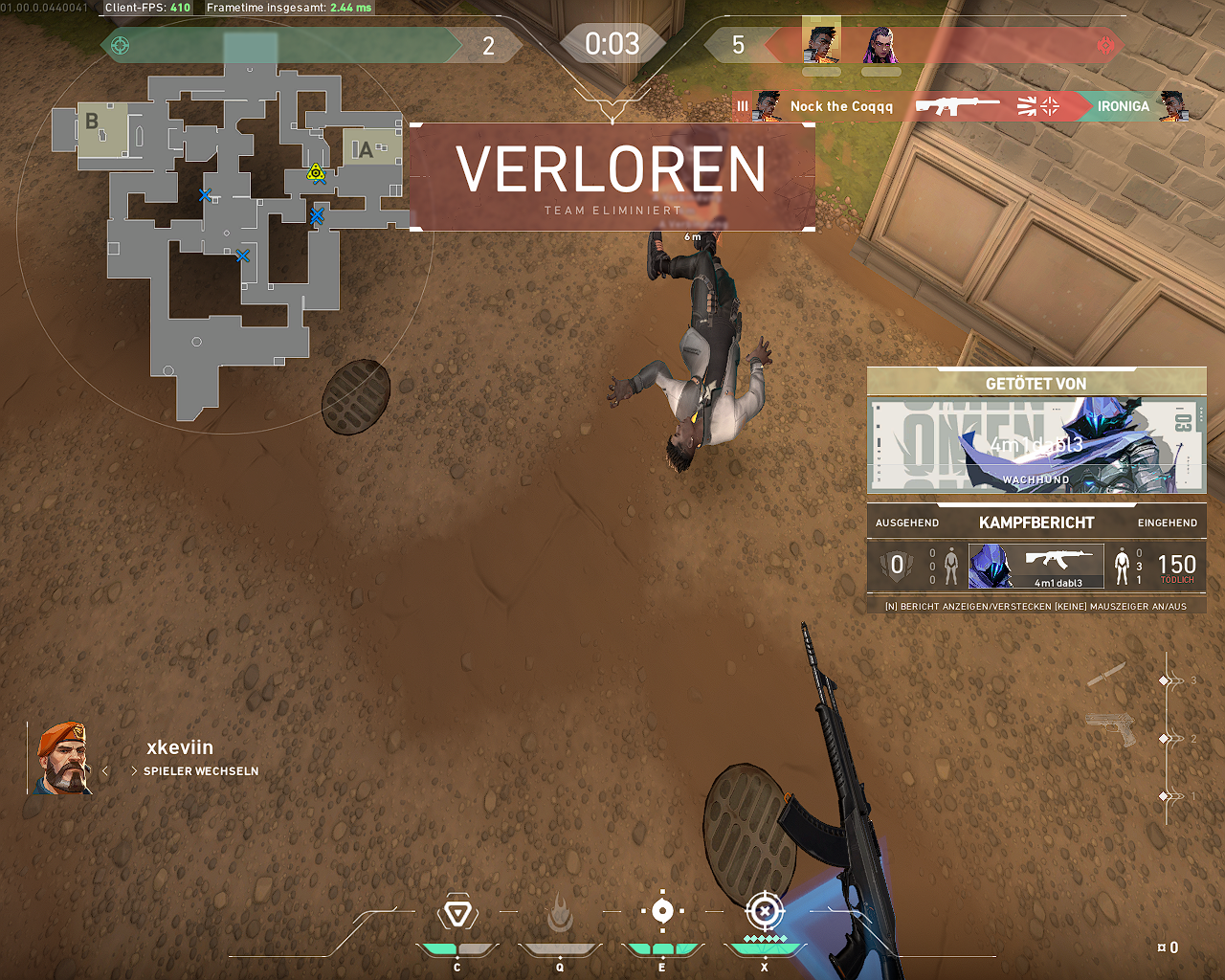Click the credits currency icon at bottom right
This screenshot has height=980, width=1225.
click(1162, 947)
